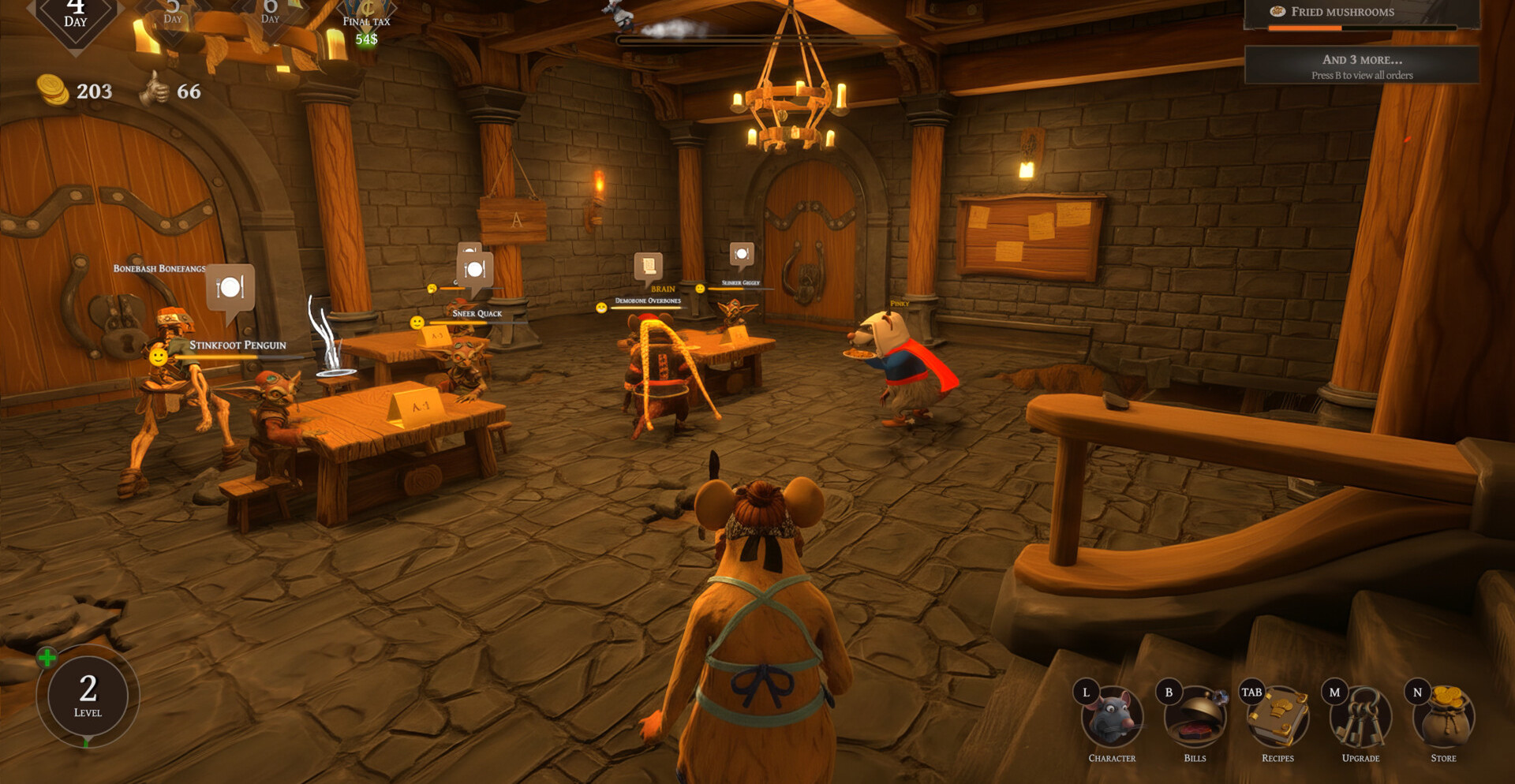Select Bonebash Bonefangs' food order bubble
This screenshot has height=784, width=1515.
click(230, 288)
